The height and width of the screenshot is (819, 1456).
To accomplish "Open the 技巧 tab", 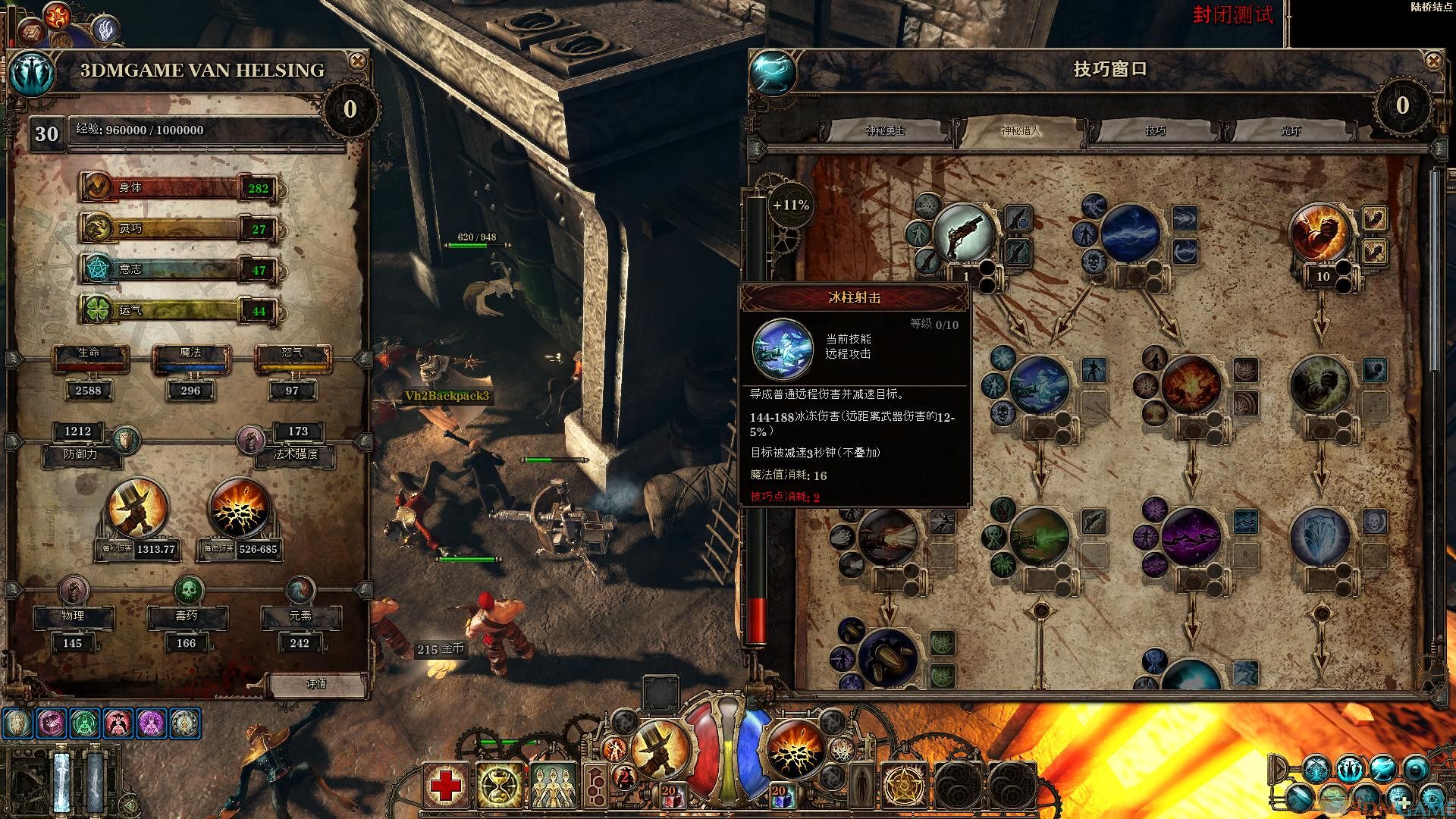I will pos(1155,131).
